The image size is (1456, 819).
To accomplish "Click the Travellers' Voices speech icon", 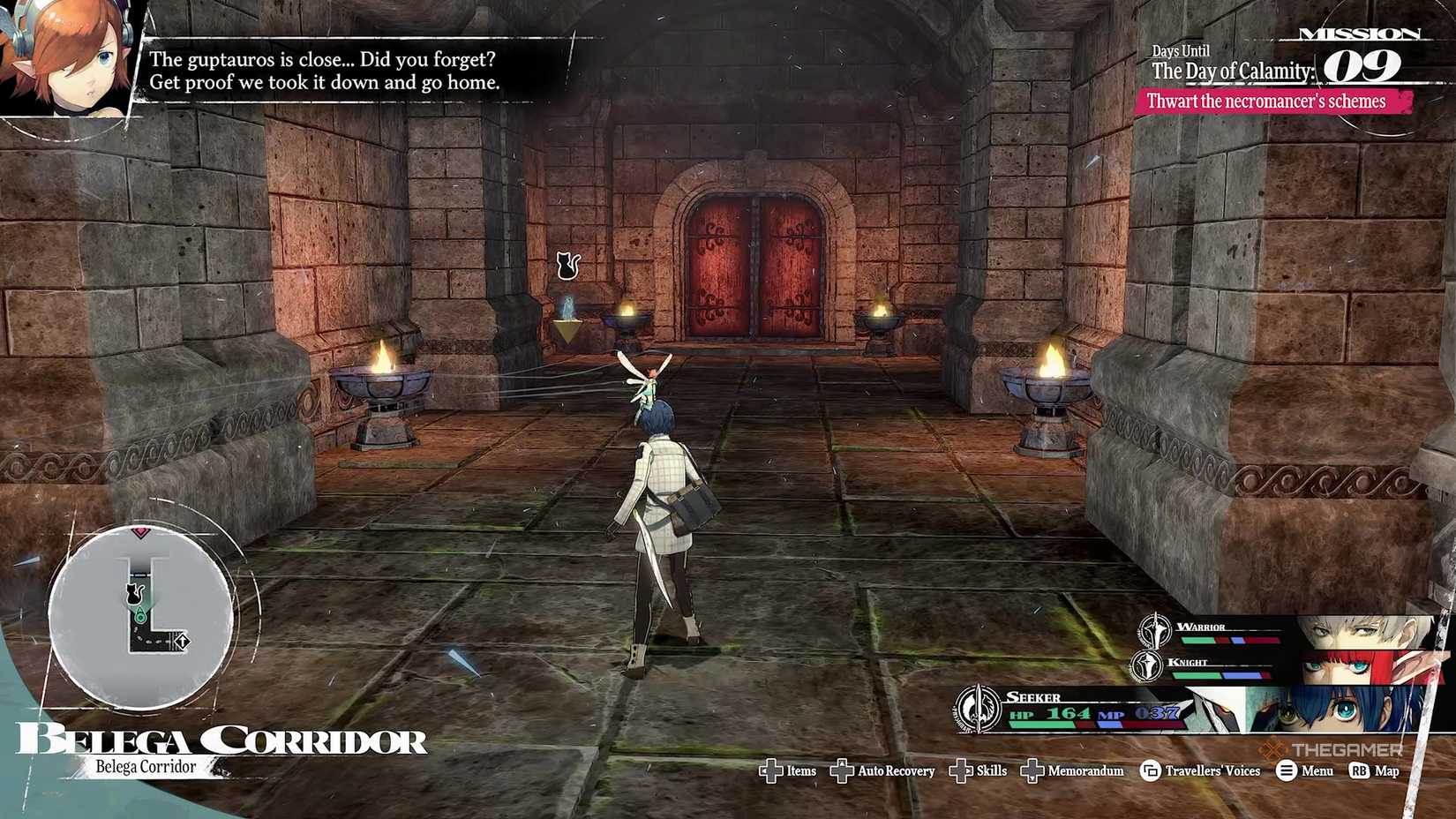I will [1149, 770].
